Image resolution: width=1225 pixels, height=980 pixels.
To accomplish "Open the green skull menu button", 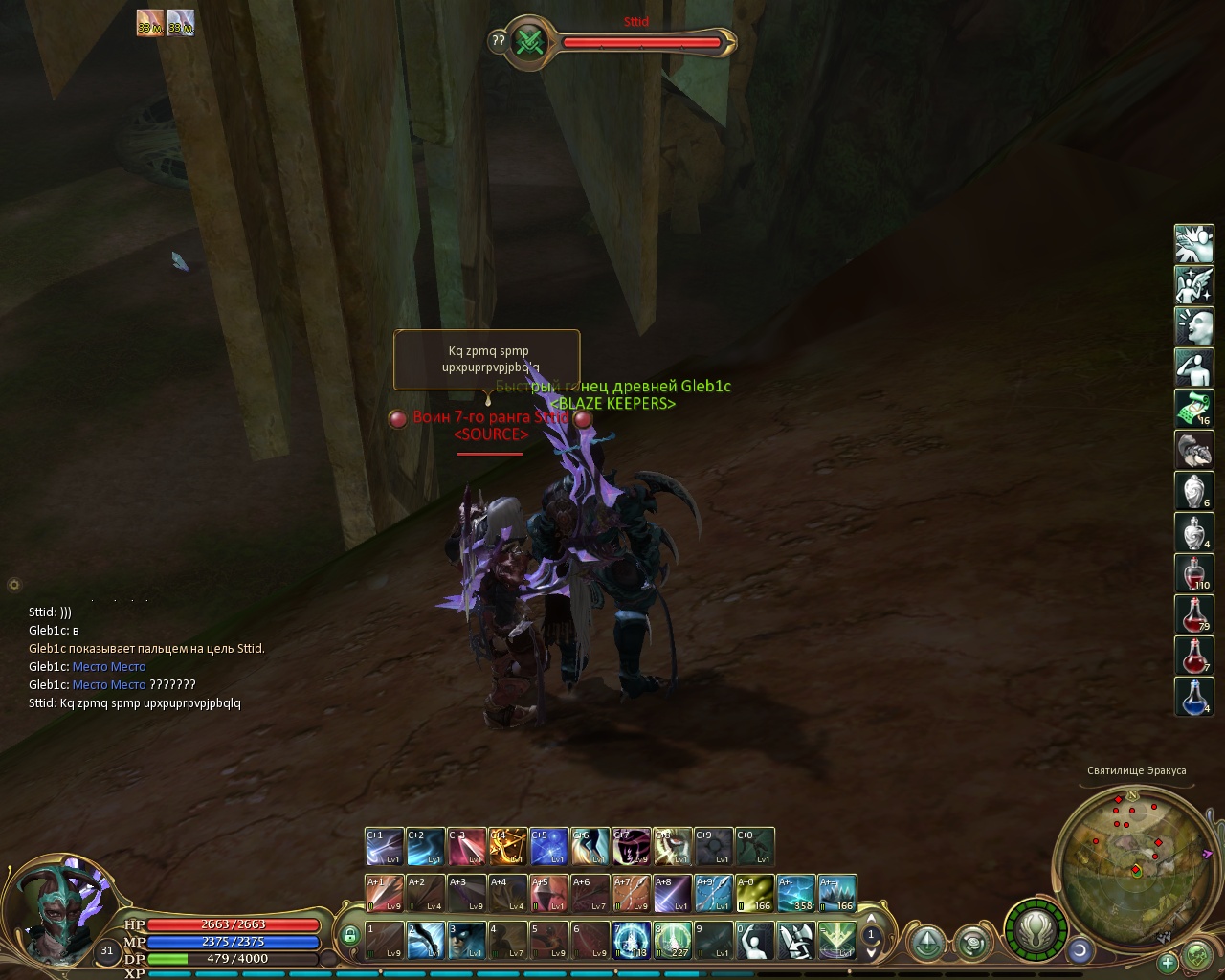I will [x=1197, y=955].
